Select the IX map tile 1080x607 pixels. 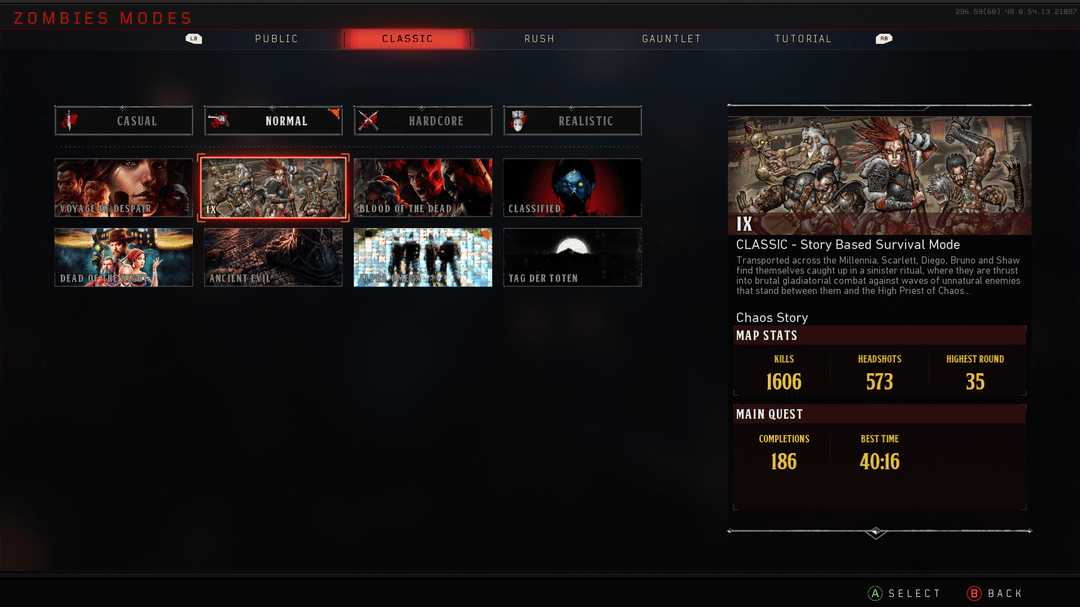pyautogui.click(x=273, y=187)
